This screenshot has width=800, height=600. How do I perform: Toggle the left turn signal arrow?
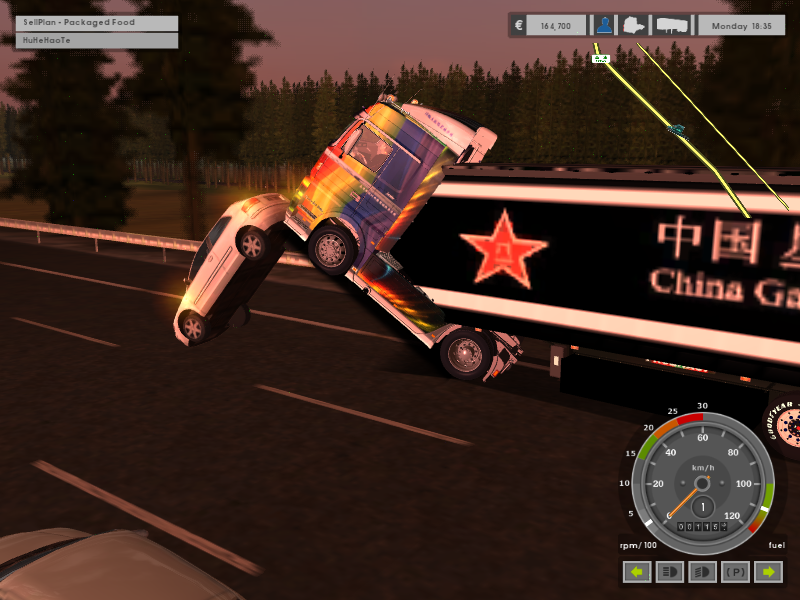click(x=636, y=573)
